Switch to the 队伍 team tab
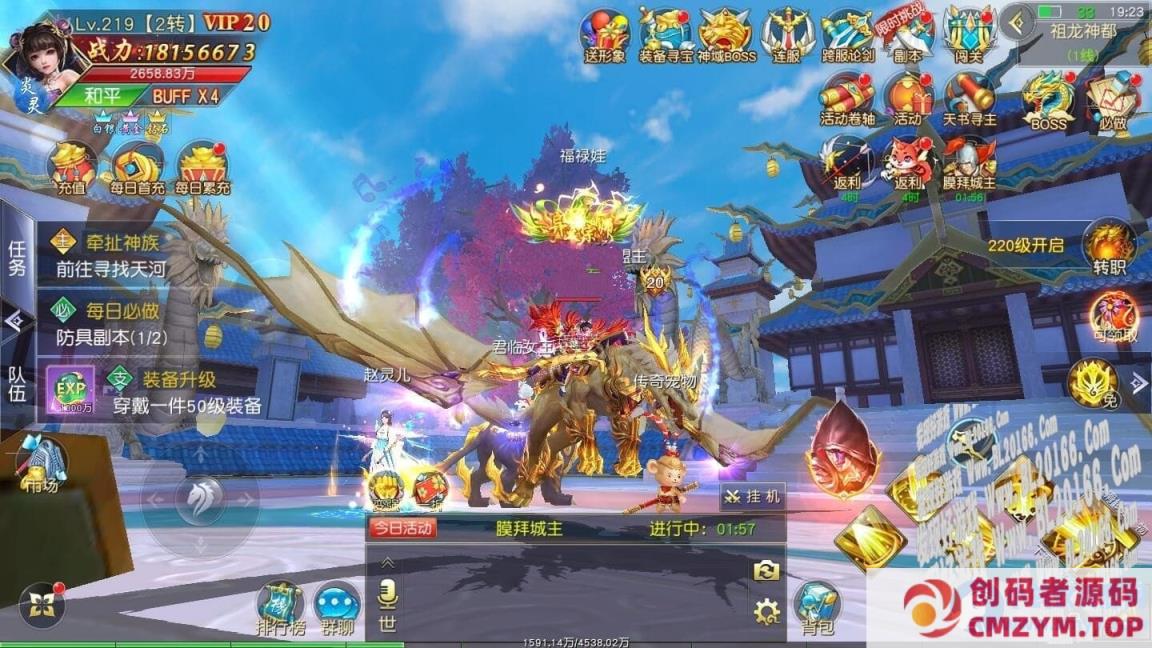 17,385
